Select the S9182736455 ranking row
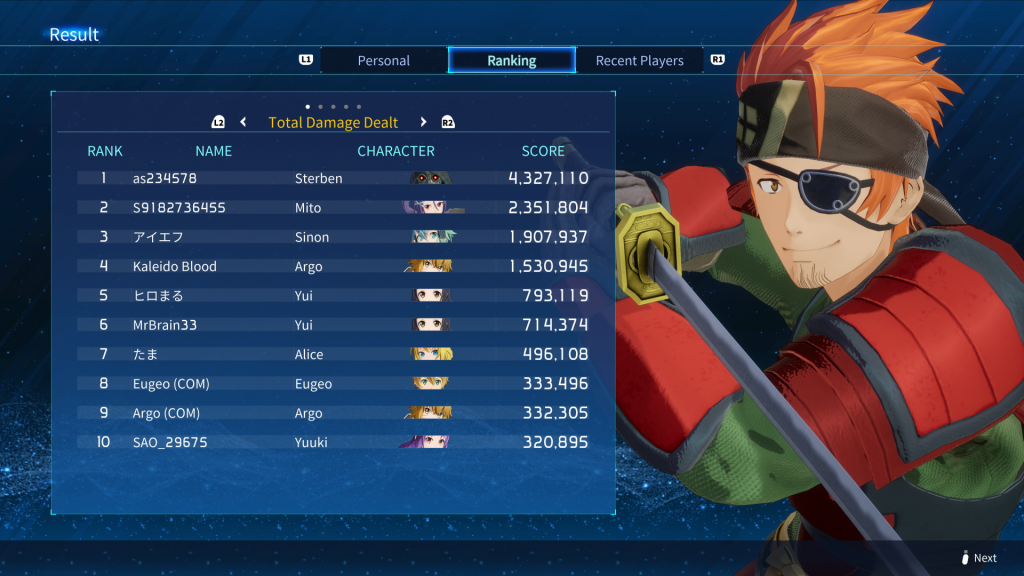Viewport: 1024px width, 576px height. [x=333, y=208]
